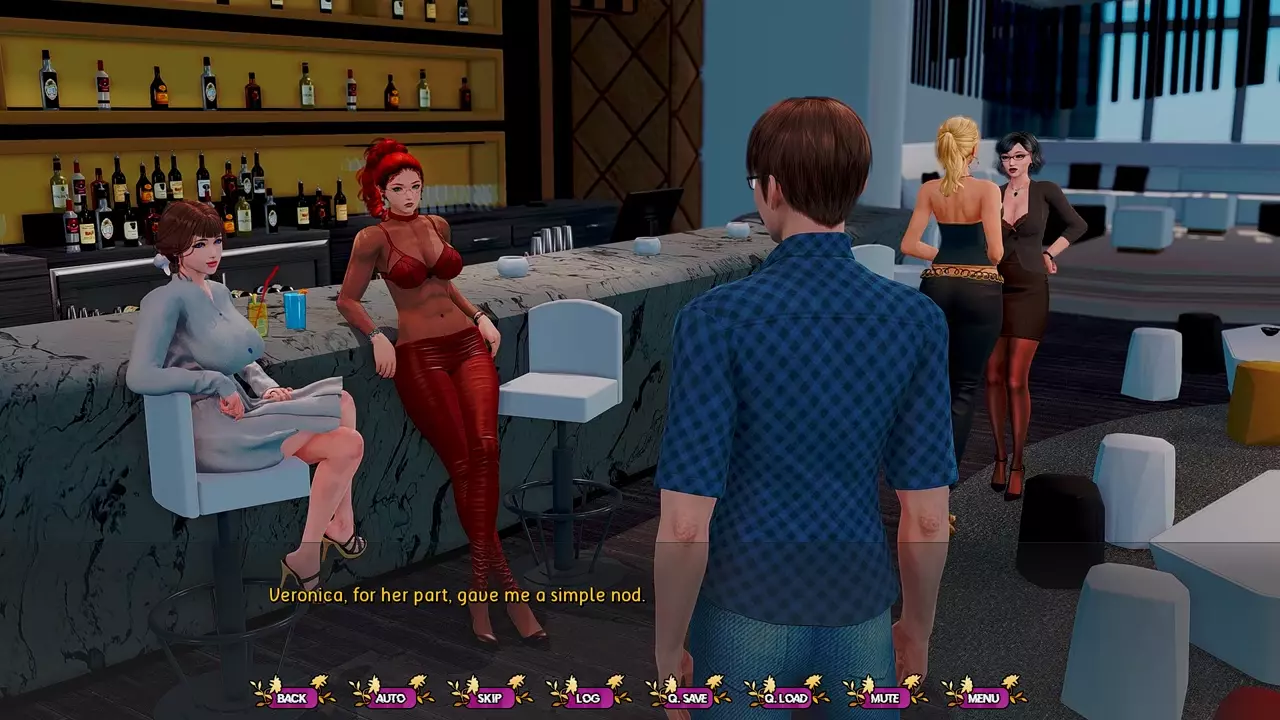The width and height of the screenshot is (1280, 720).
Task: Open the dialogue LOG
Action: [588, 697]
